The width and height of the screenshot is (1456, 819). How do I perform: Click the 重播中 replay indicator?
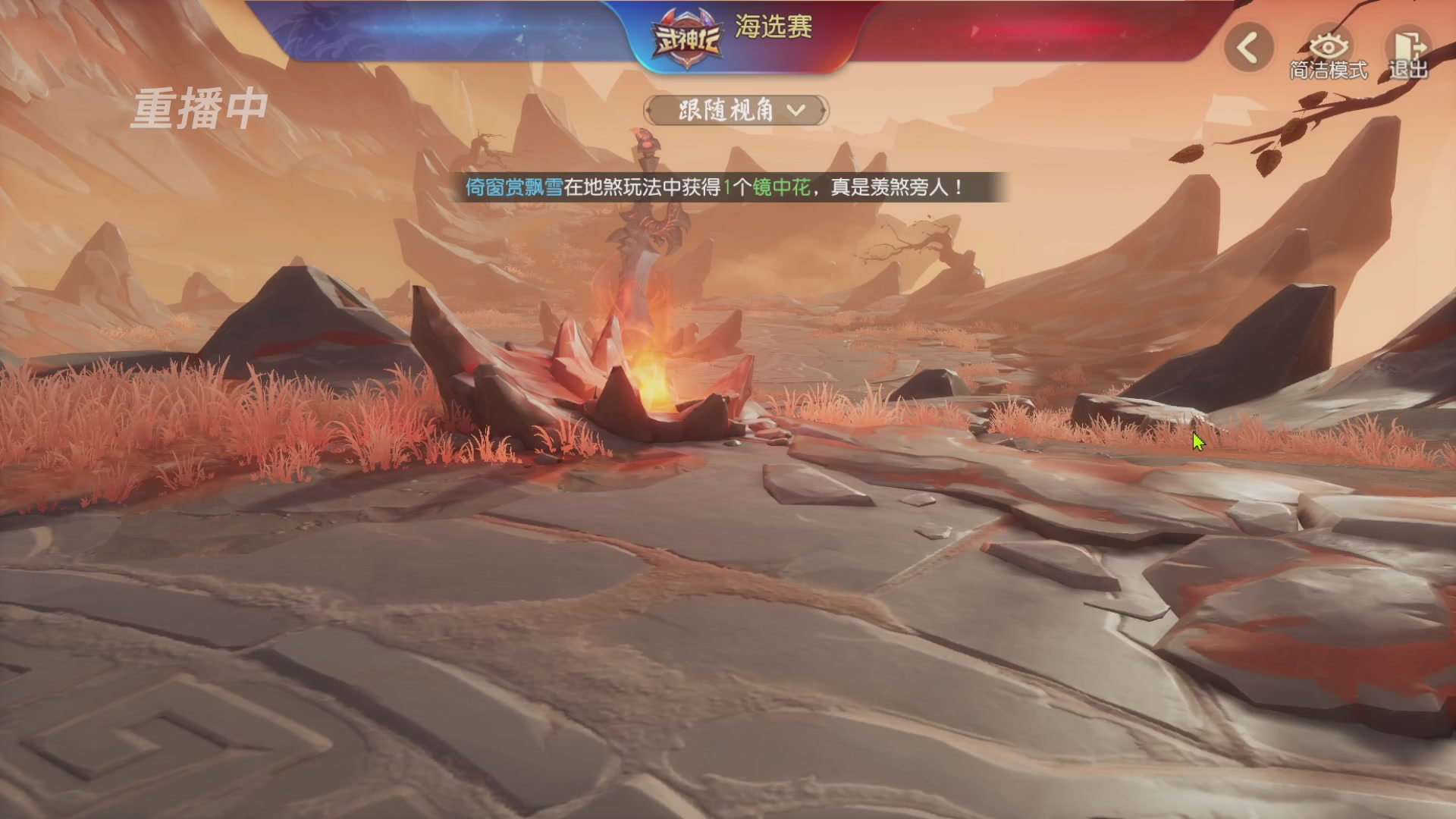[x=199, y=108]
